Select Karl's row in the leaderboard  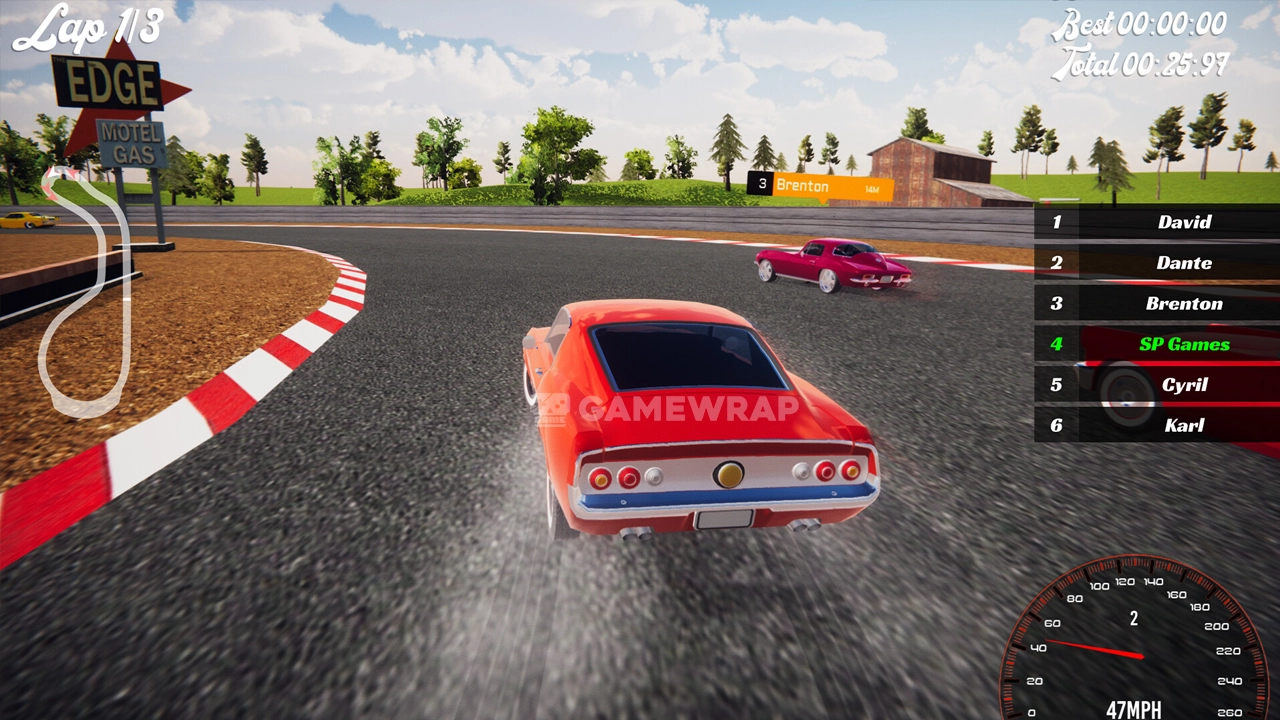1157,425
